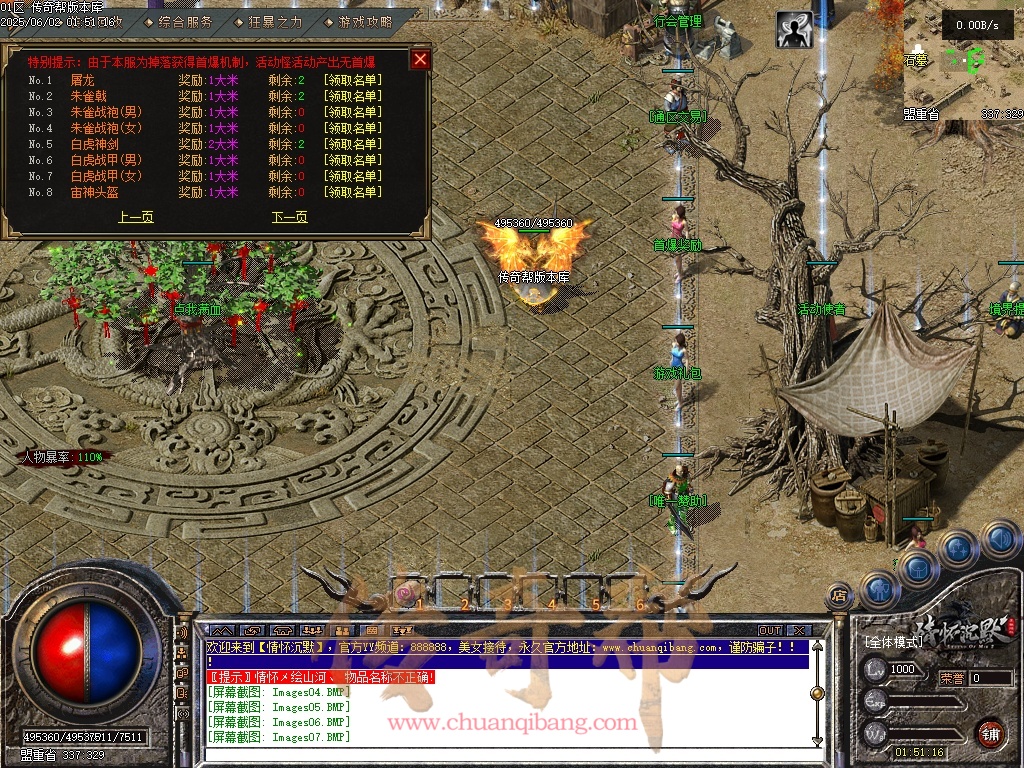This screenshot has width=1024, height=768.
Task: Toggle sound with the speaker button
Action: click(x=999, y=540)
